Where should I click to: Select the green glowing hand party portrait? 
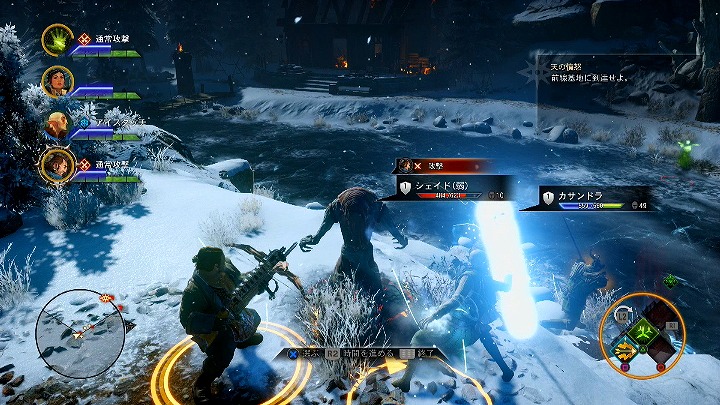pyautogui.click(x=57, y=41)
